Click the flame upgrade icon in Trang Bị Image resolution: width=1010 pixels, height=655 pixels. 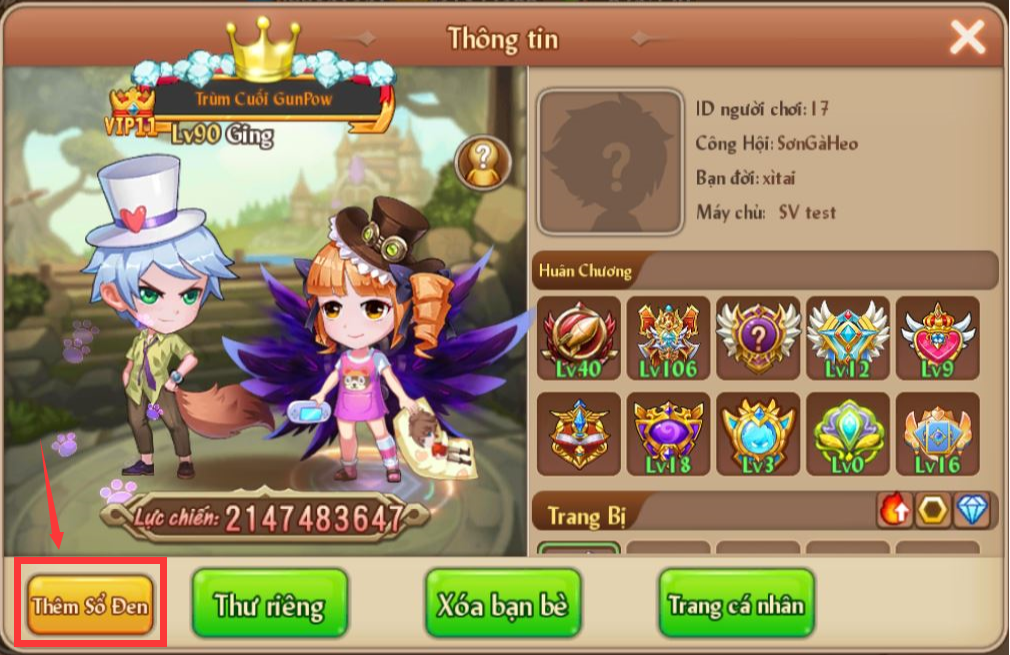tap(894, 511)
